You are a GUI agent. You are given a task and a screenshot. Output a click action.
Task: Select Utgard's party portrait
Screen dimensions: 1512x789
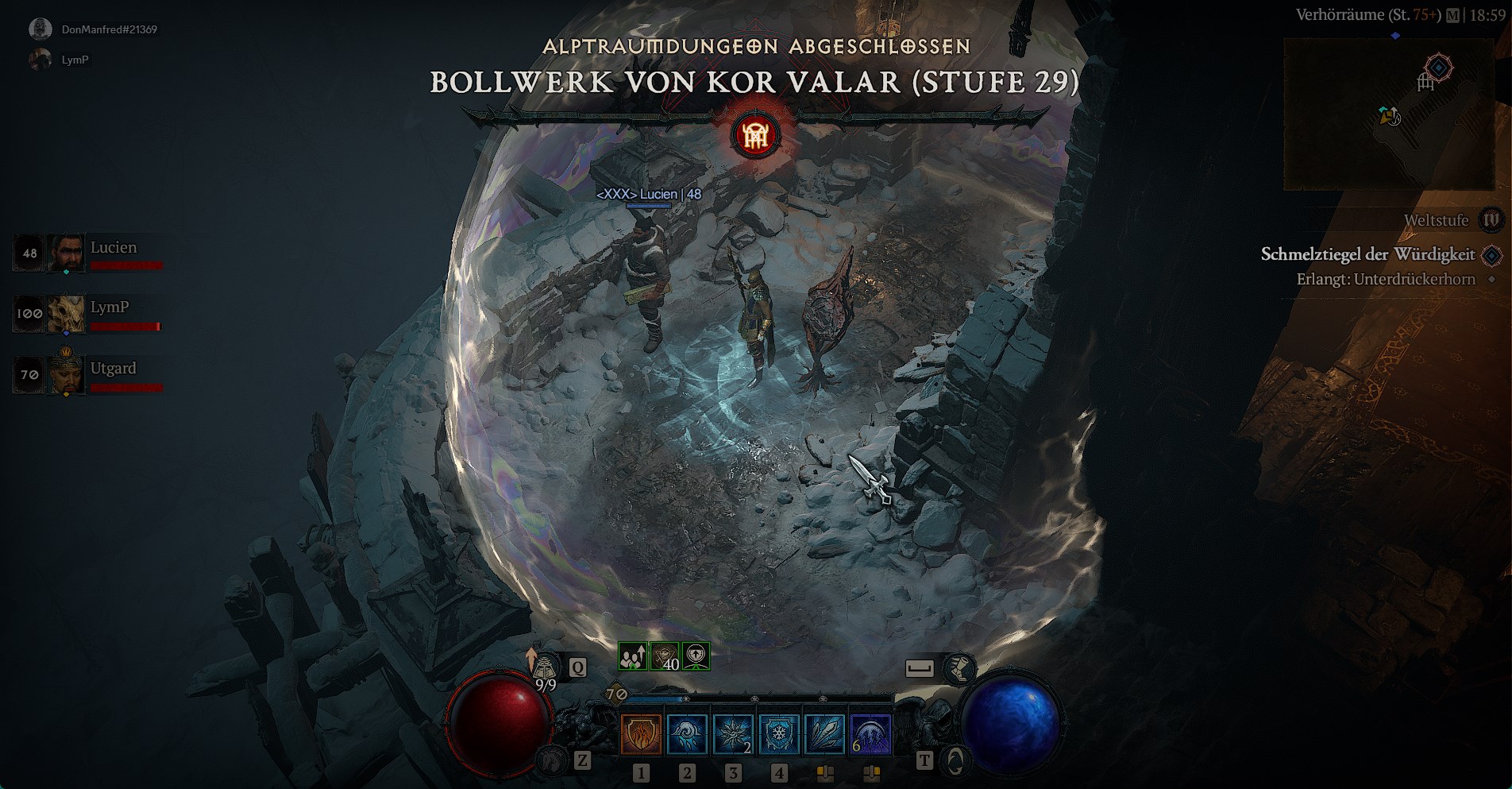(x=66, y=374)
